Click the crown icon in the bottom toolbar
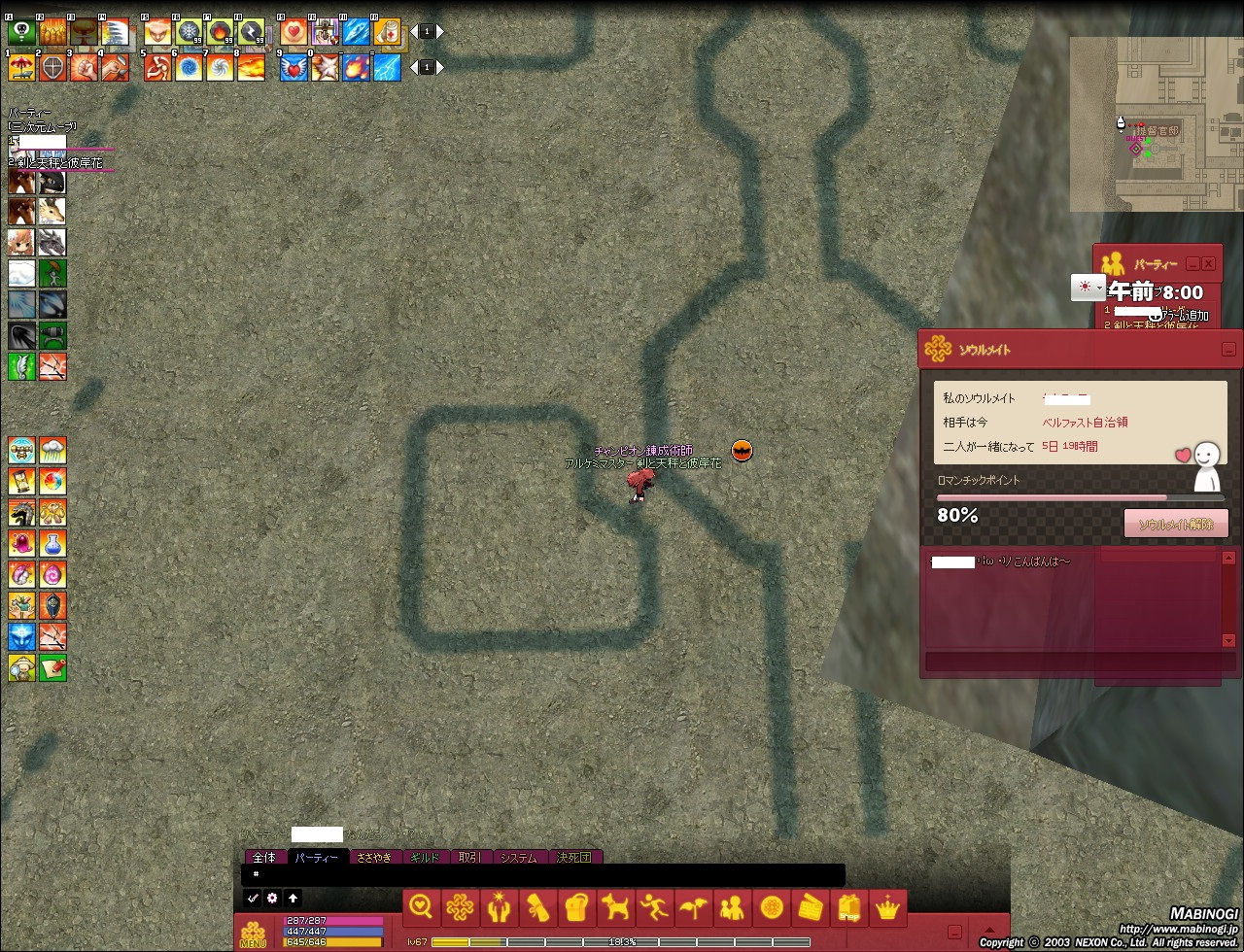 coord(888,908)
